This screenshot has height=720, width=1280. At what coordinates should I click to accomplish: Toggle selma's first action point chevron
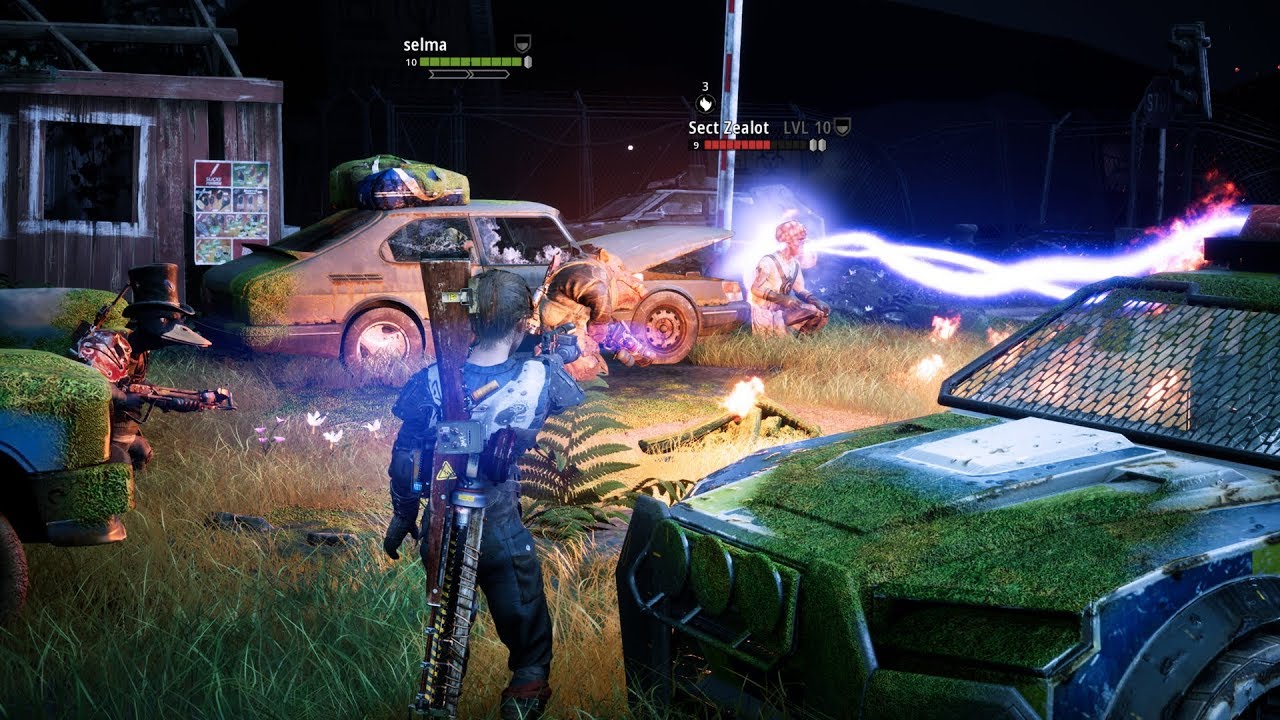tap(447, 74)
